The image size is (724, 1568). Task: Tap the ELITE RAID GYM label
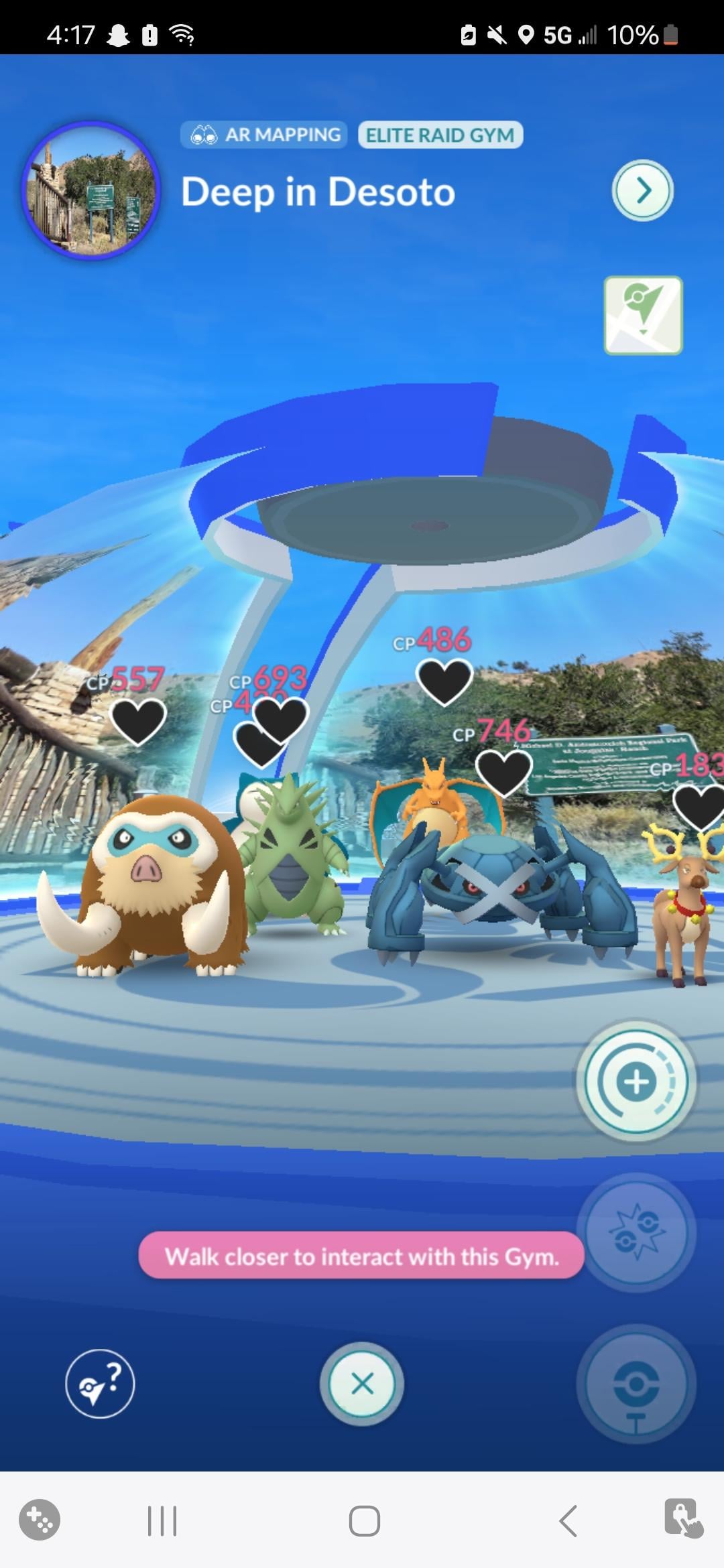440,135
